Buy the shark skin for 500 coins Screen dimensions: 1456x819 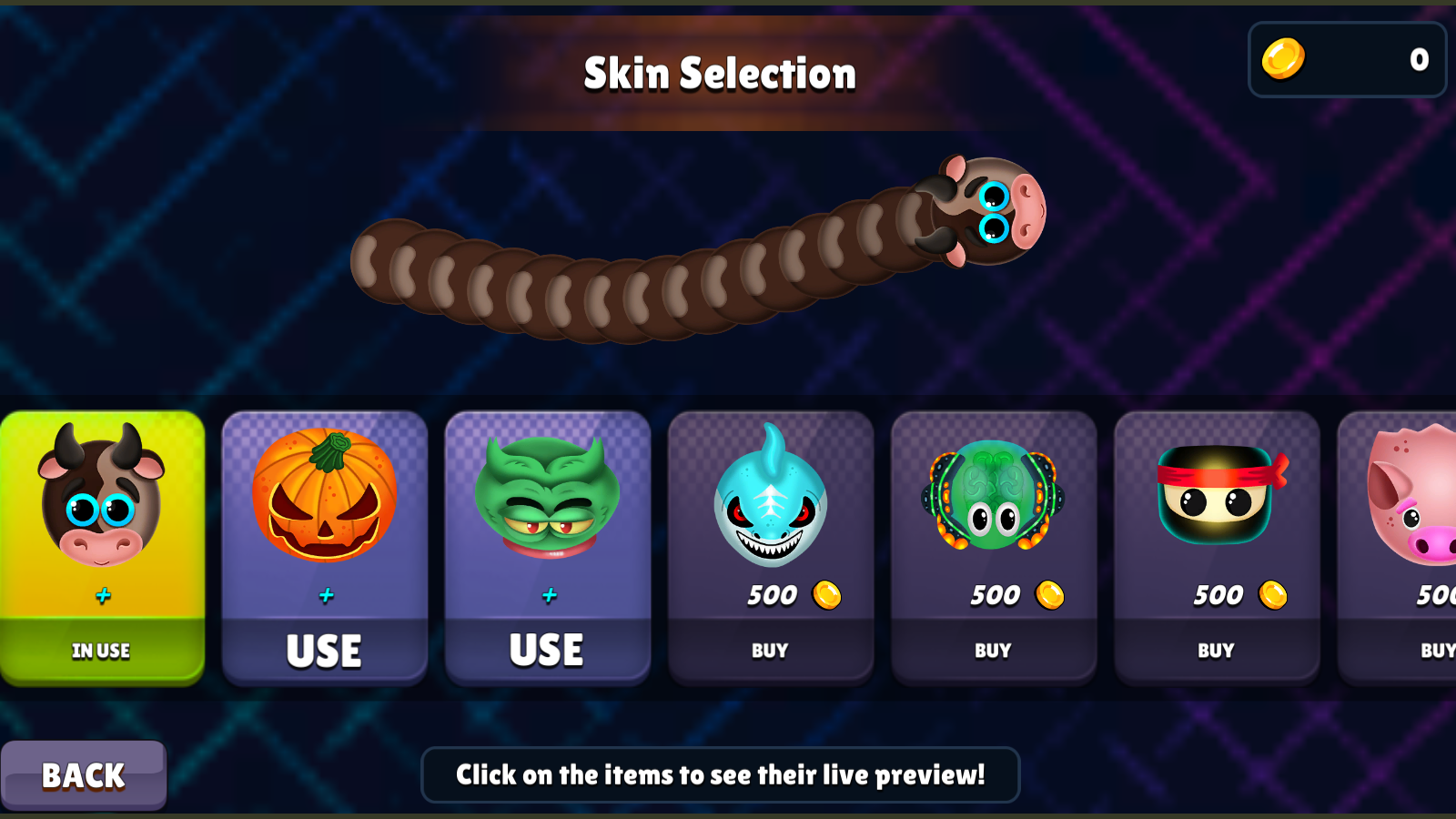coord(771,650)
